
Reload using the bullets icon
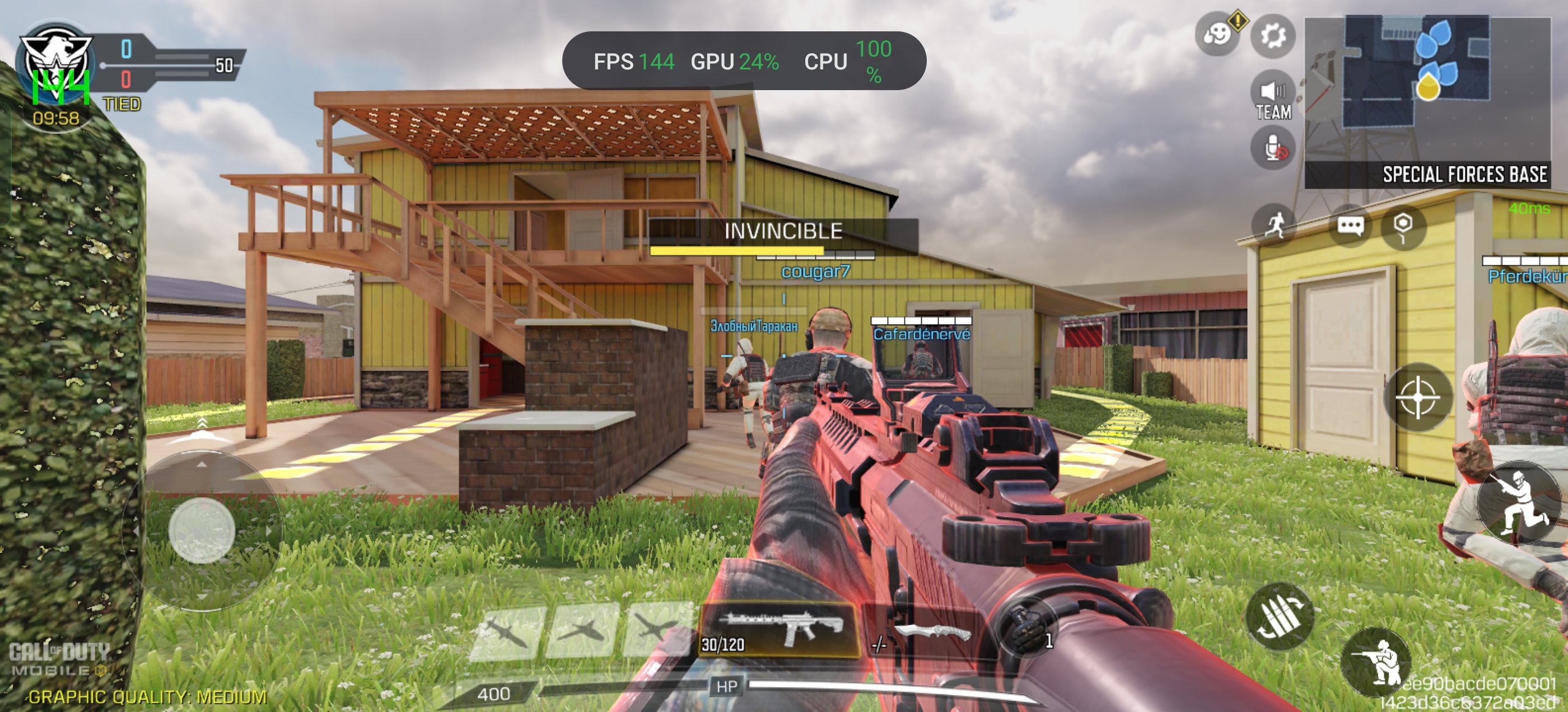[x=1279, y=615]
